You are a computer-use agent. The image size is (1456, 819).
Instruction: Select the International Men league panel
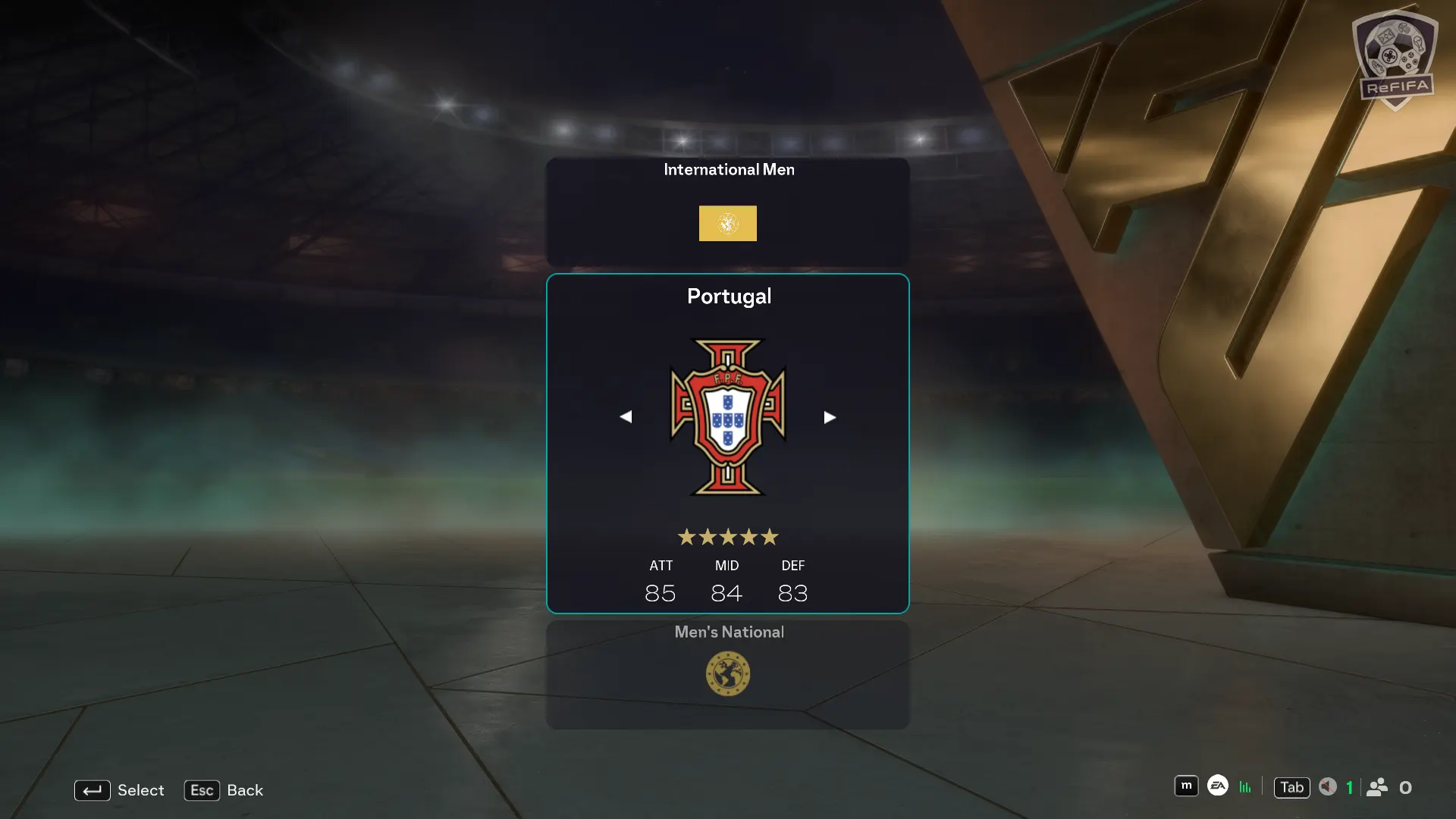point(727,211)
